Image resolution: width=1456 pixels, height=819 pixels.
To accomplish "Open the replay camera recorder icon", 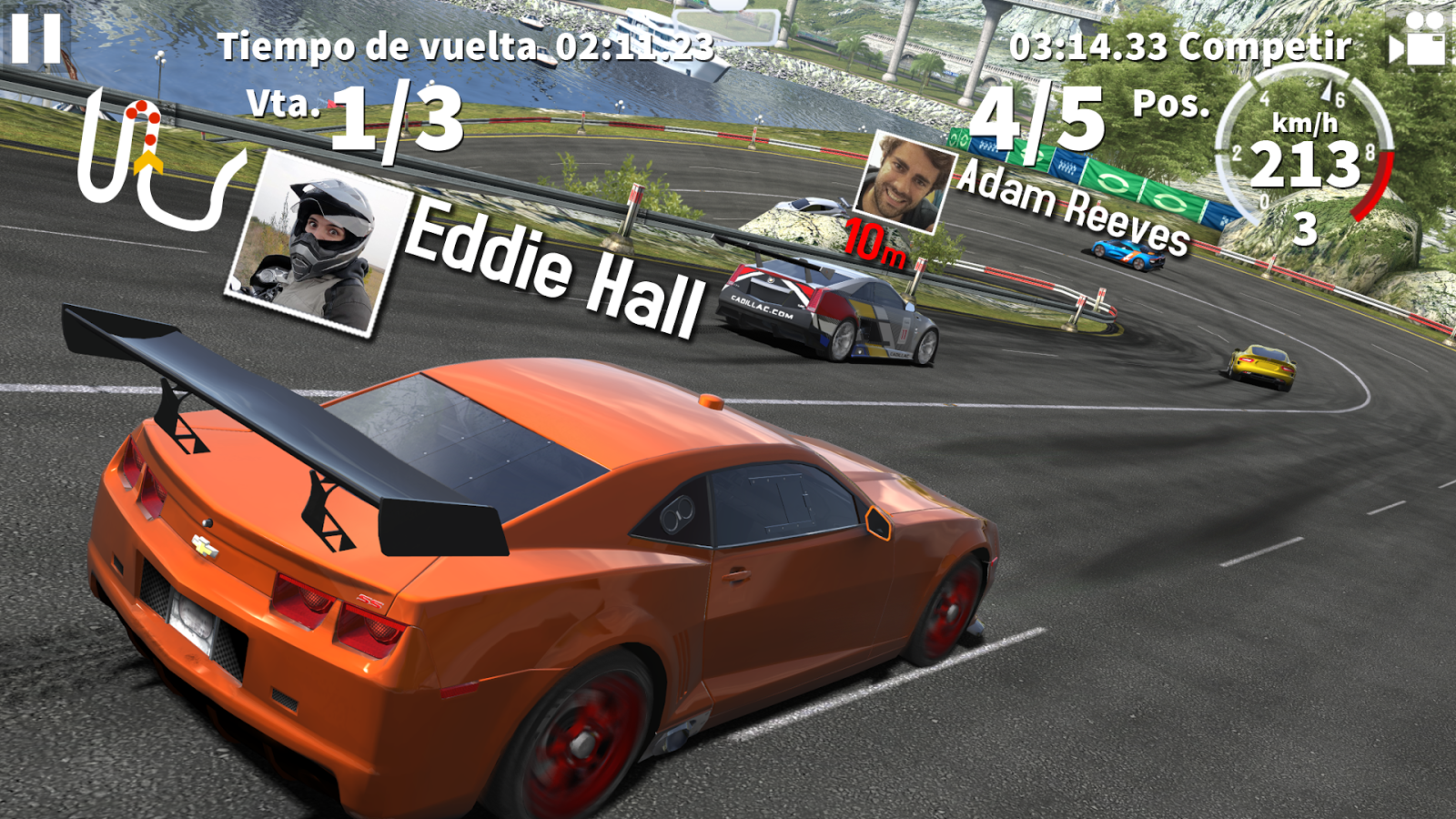I will click(x=1416, y=40).
